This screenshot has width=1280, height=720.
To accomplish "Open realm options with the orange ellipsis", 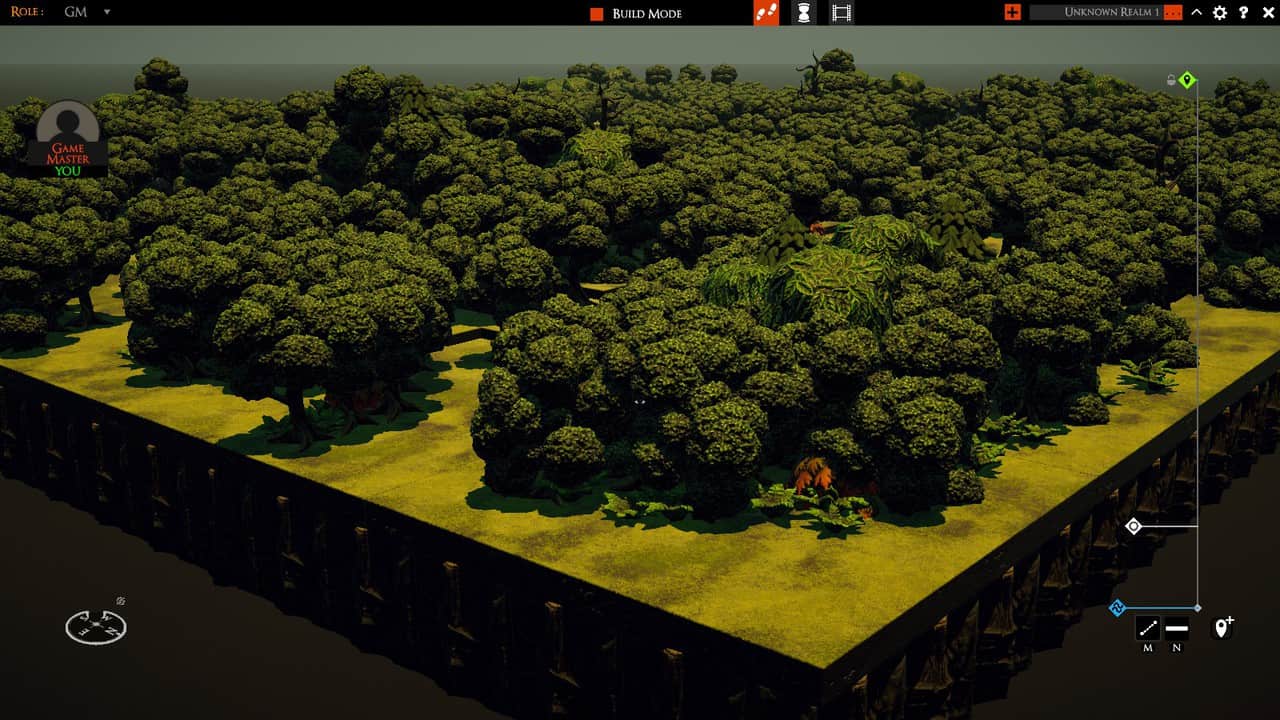I will (1172, 13).
